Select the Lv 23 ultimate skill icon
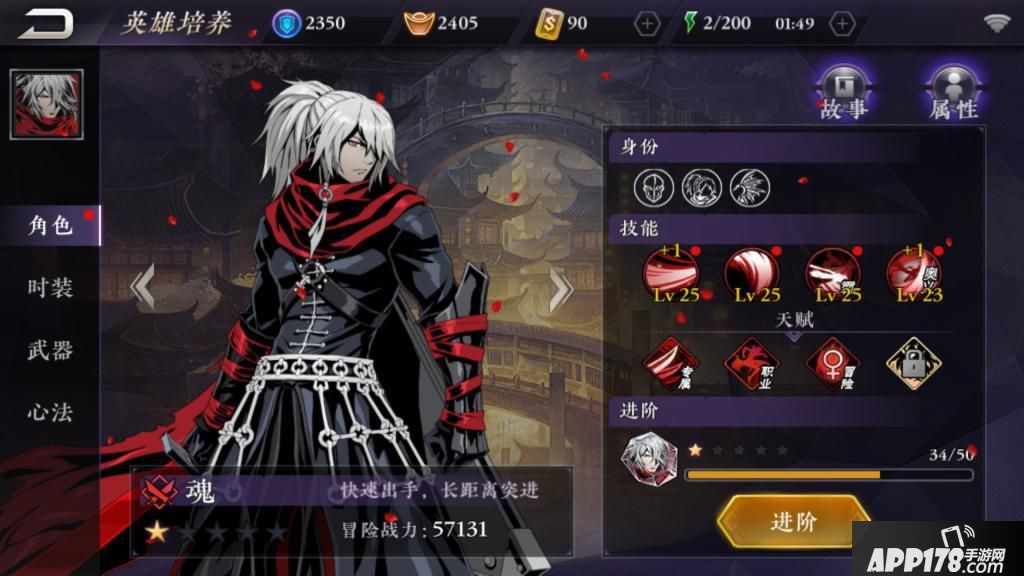Screen dimensions: 1024x576 click(914, 274)
